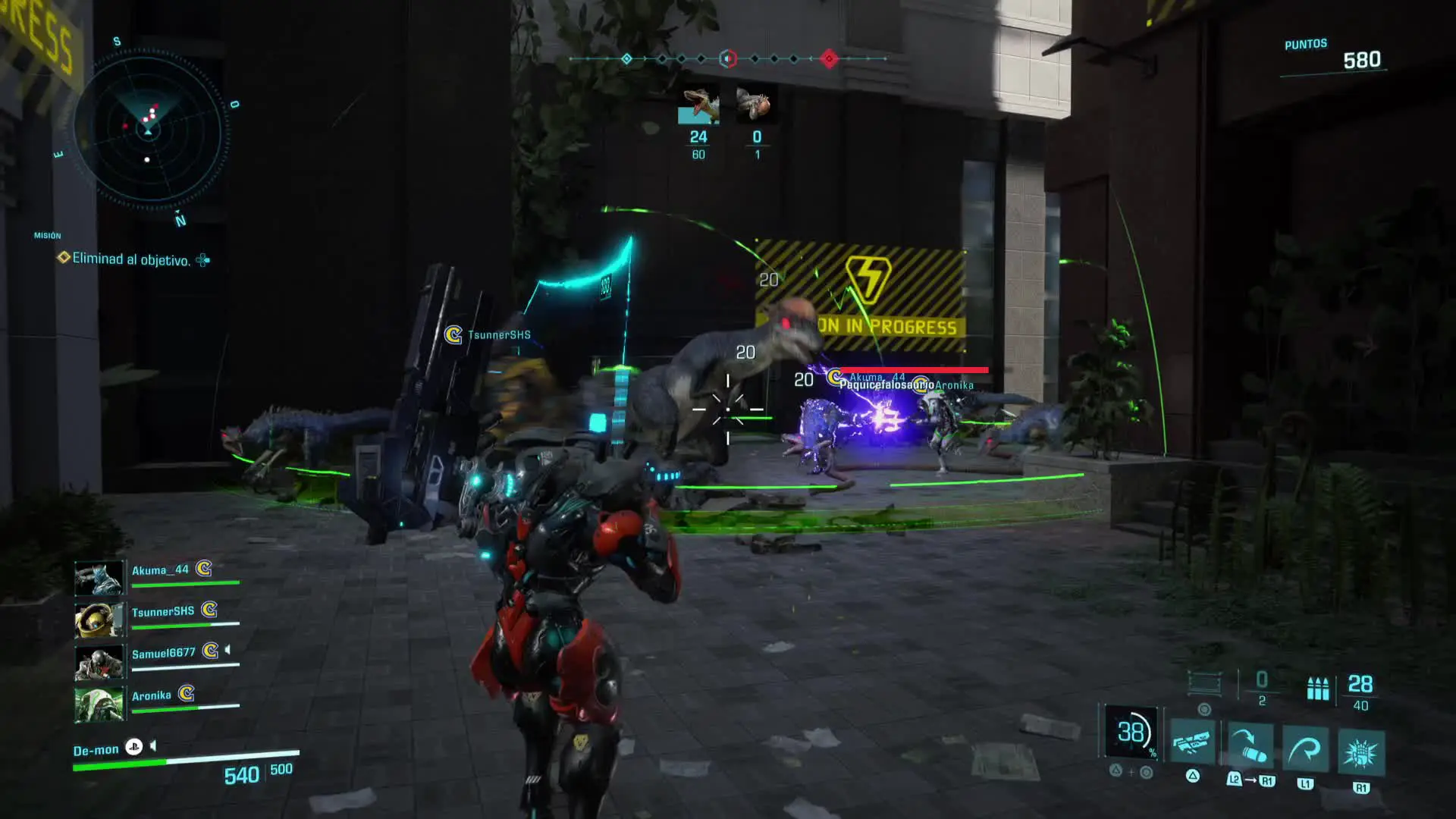Image resolution: width=1456 pixels, height=819 pixels.
Task: Select Akuma_44's squad portrait
Action: tap(99, 578)
